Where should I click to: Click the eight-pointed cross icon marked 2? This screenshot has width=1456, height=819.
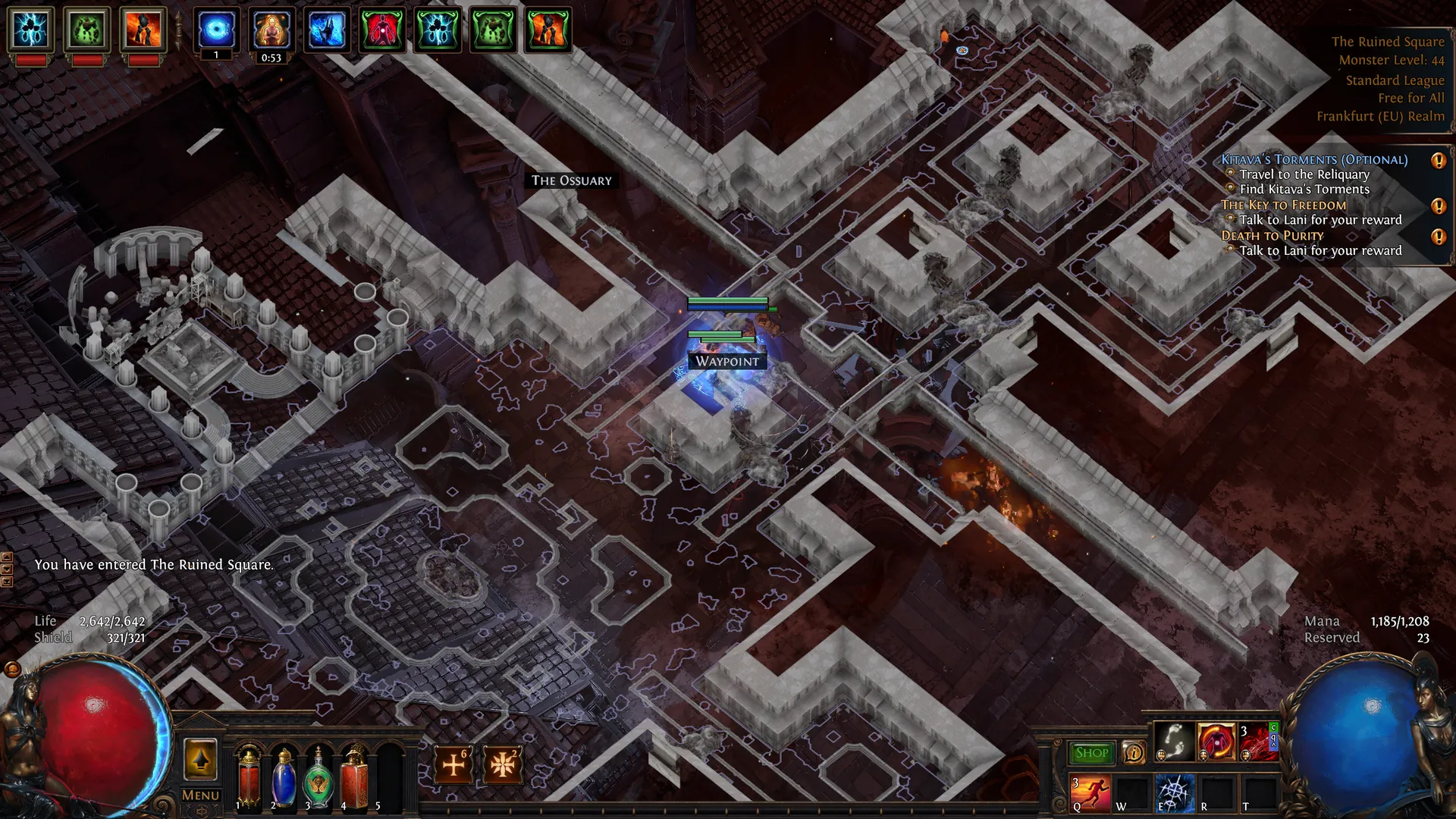pos(502,764)
